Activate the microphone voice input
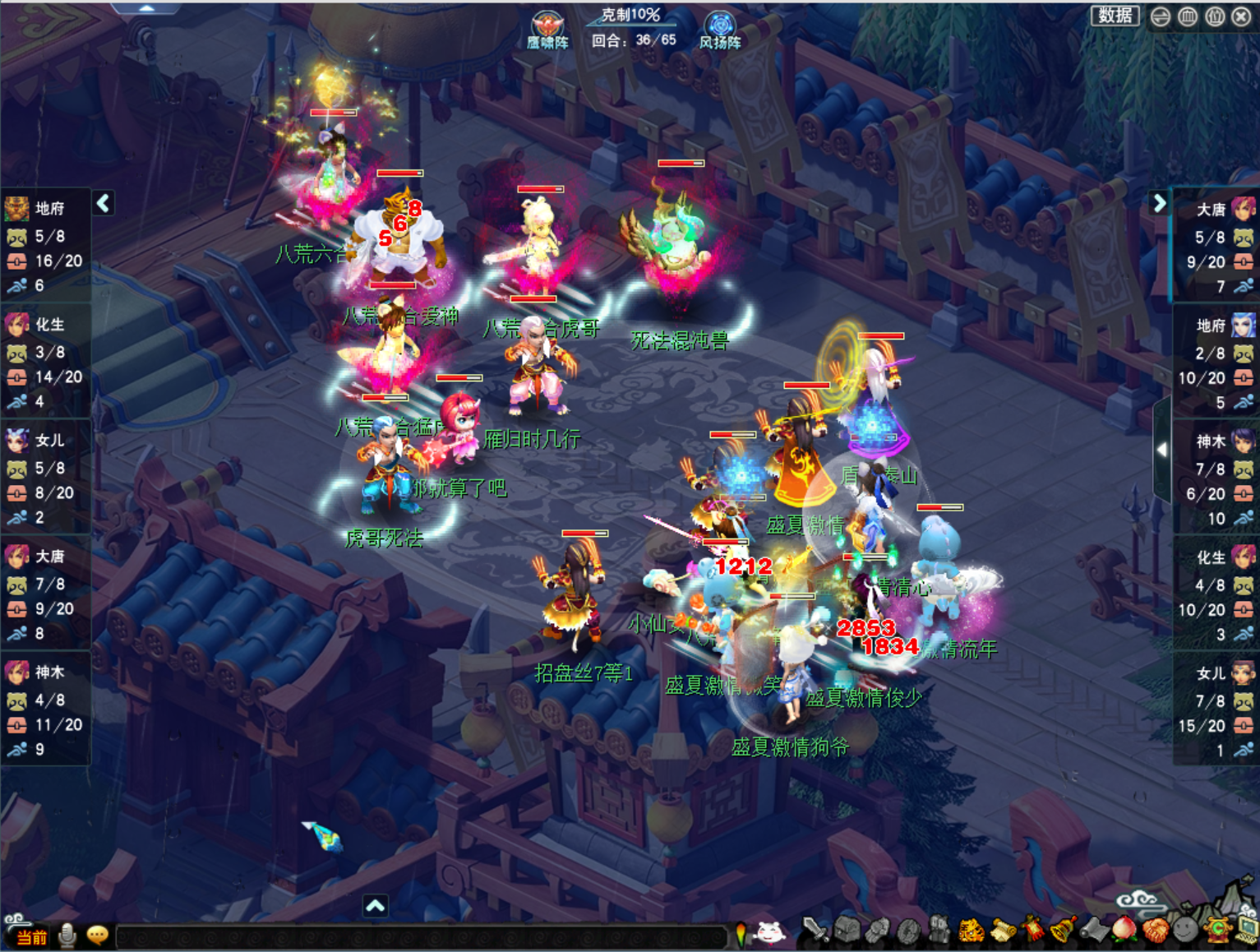 (x=67, y=936)
